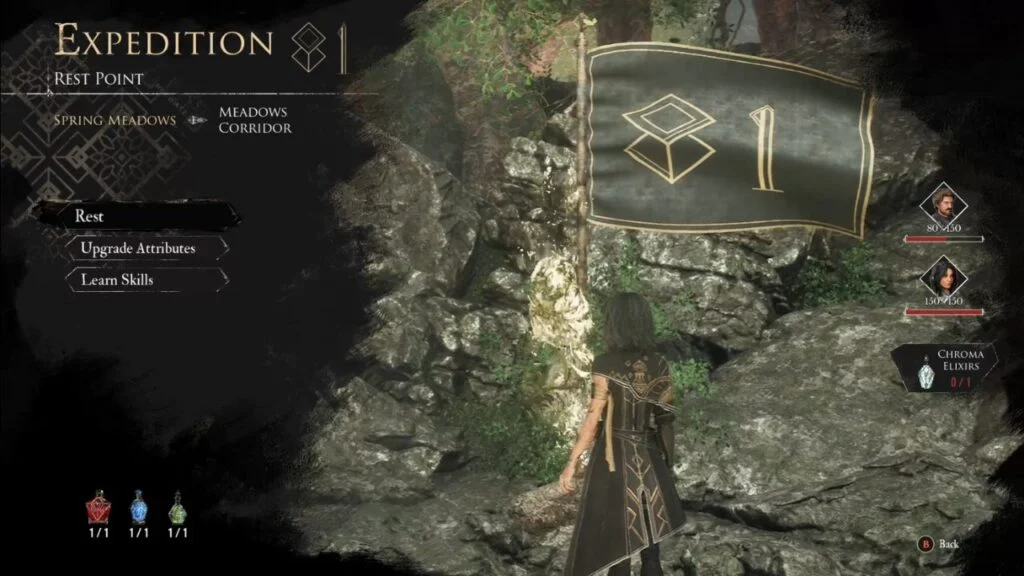Select the Rest option

[x=137, y=216]
